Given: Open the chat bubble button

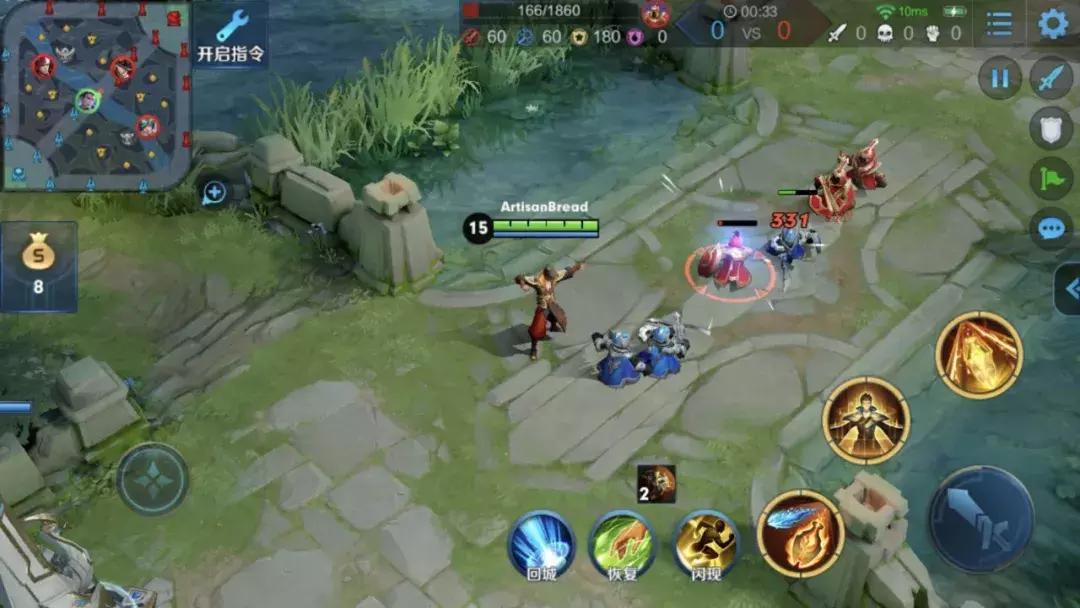Looking at the screenshot, I should (1051, 228).
